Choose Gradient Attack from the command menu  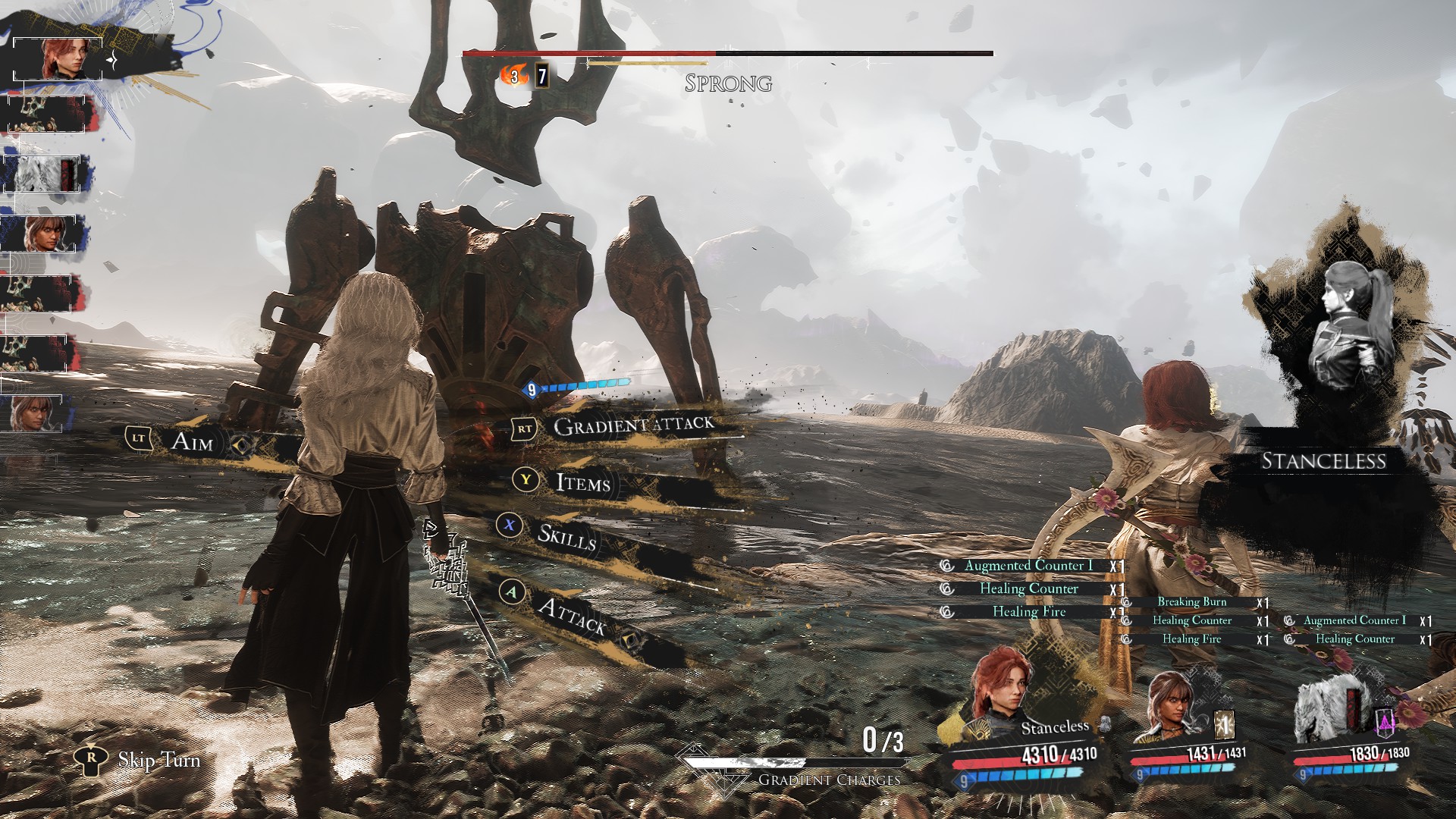633,425
